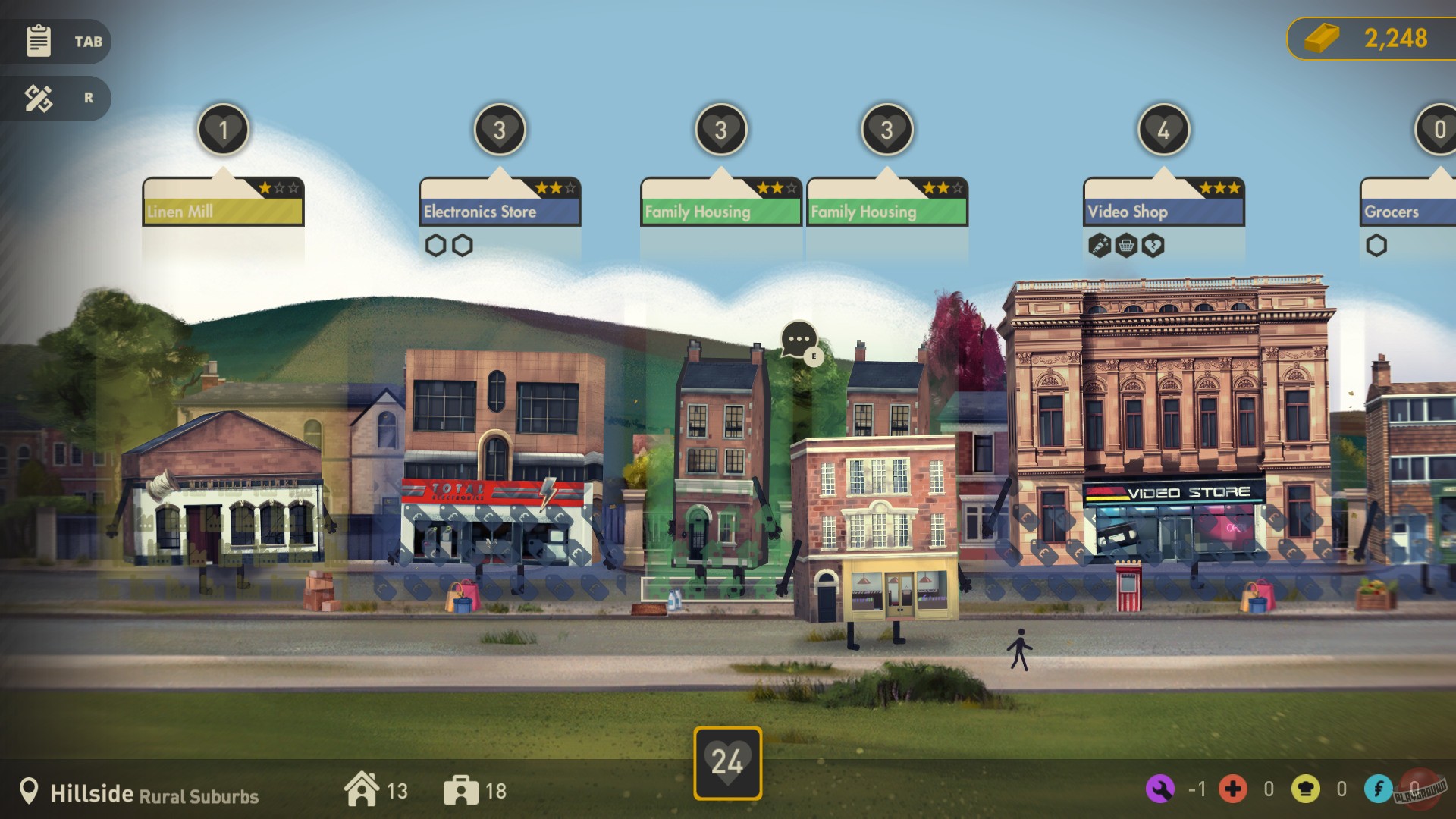
Task: Toggle the first hexagon under Electronics Store
Action: pyautogui.click(x=435, y=245)
